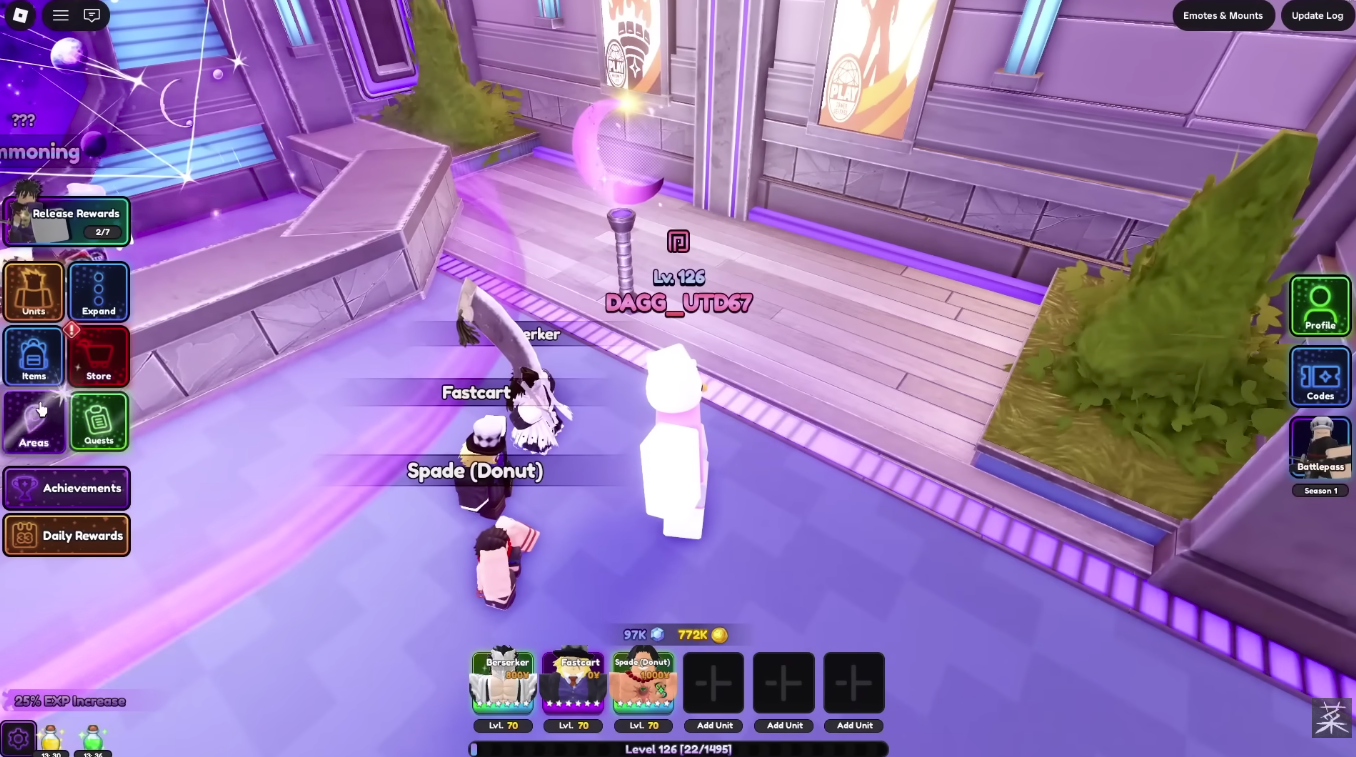Screen dimensions: 1356x757
Task: Claim Daily Rewards
Action: pos(66,535)
